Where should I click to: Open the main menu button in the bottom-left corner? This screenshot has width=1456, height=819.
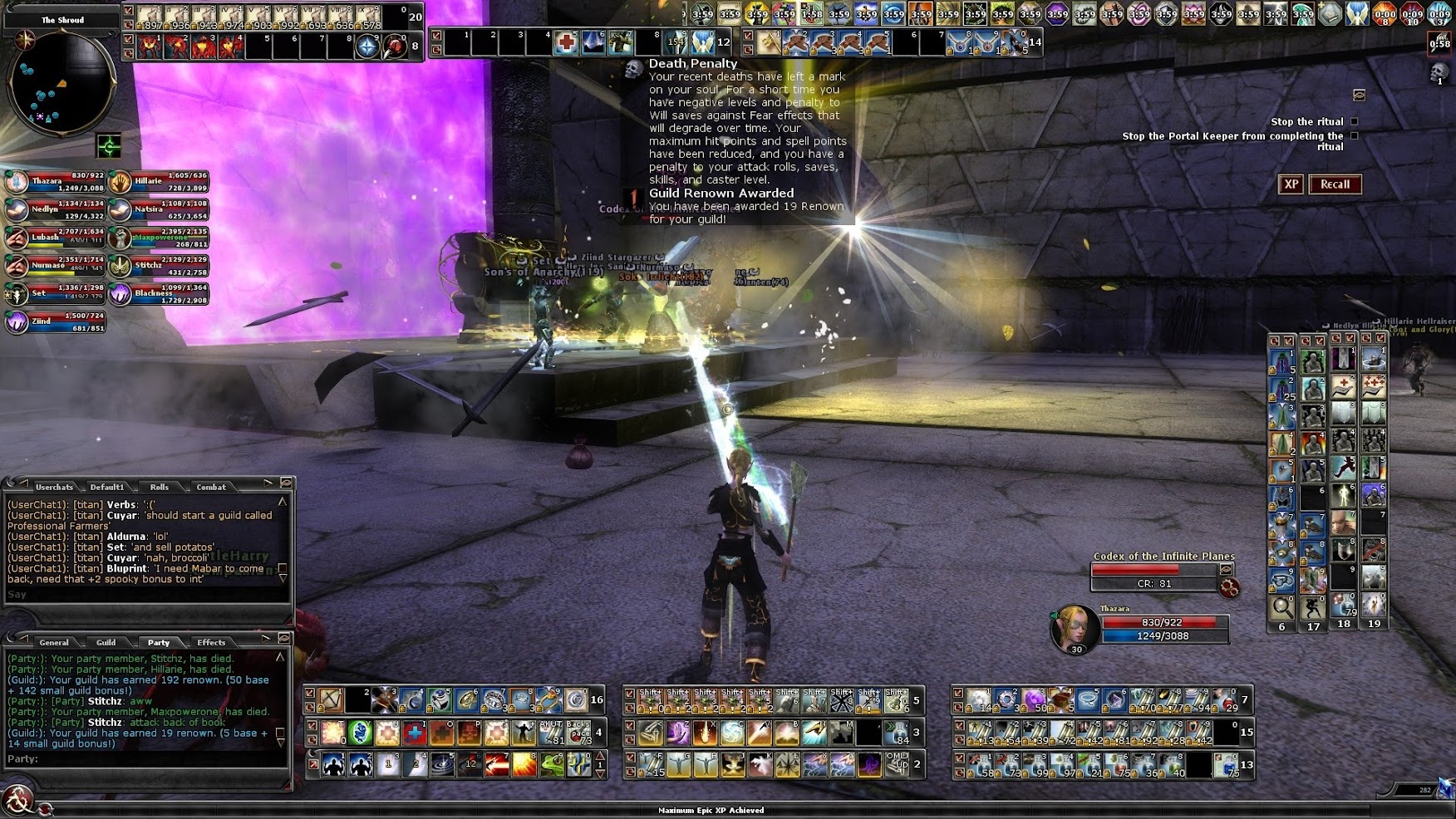[17, 801]
